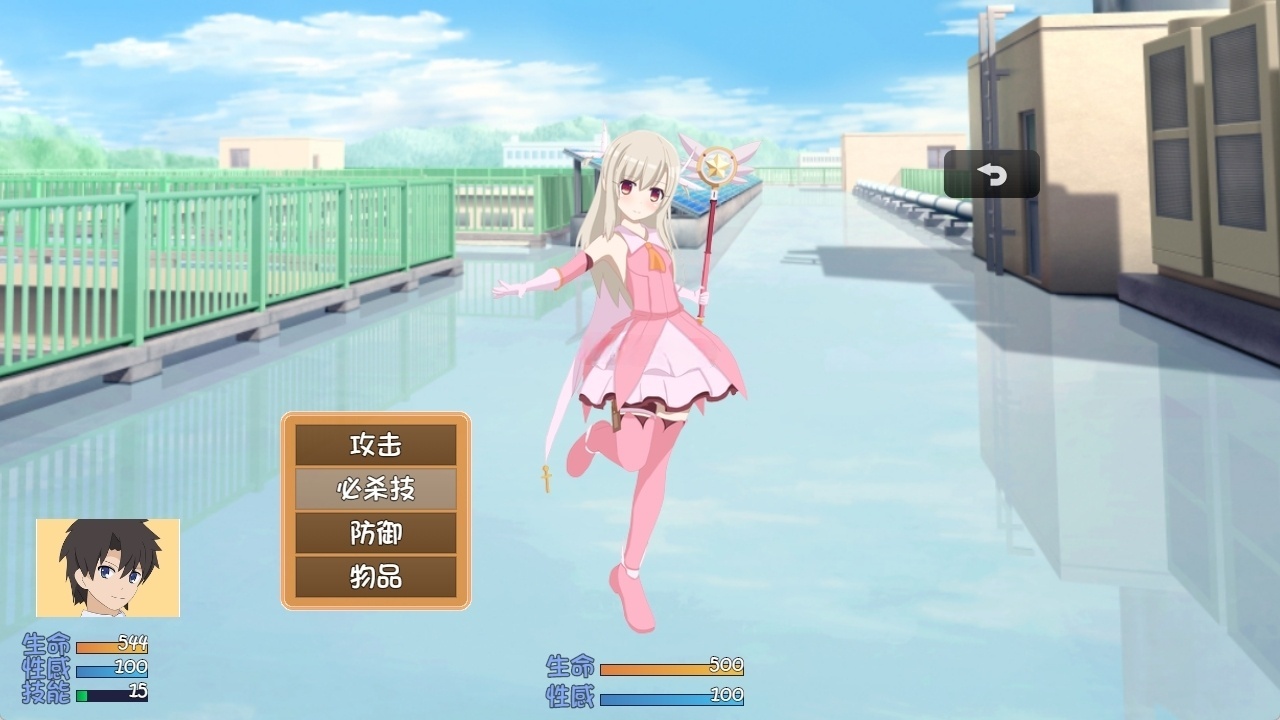Choose the highlighted 必杀技 special skill
Screen dimensions: 1280x720
click(375, 489)
